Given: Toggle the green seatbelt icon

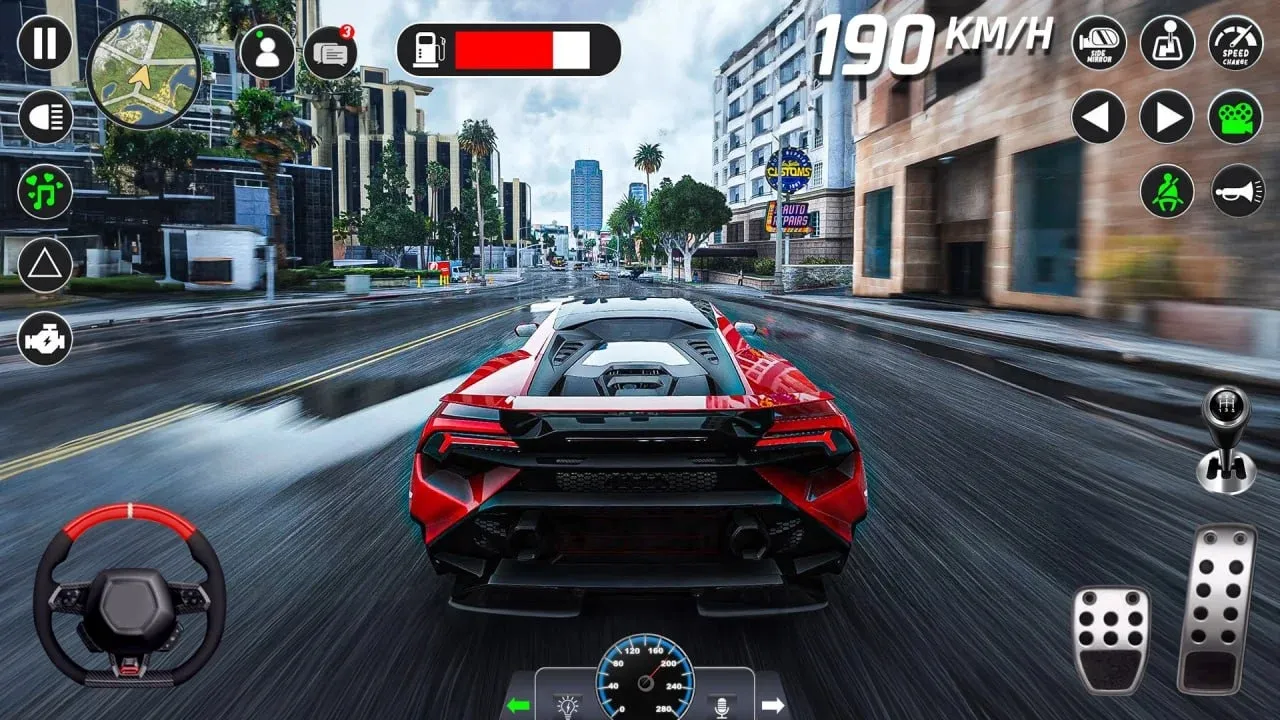Looking at the screenshot, I should click(x=1167, y=191).
